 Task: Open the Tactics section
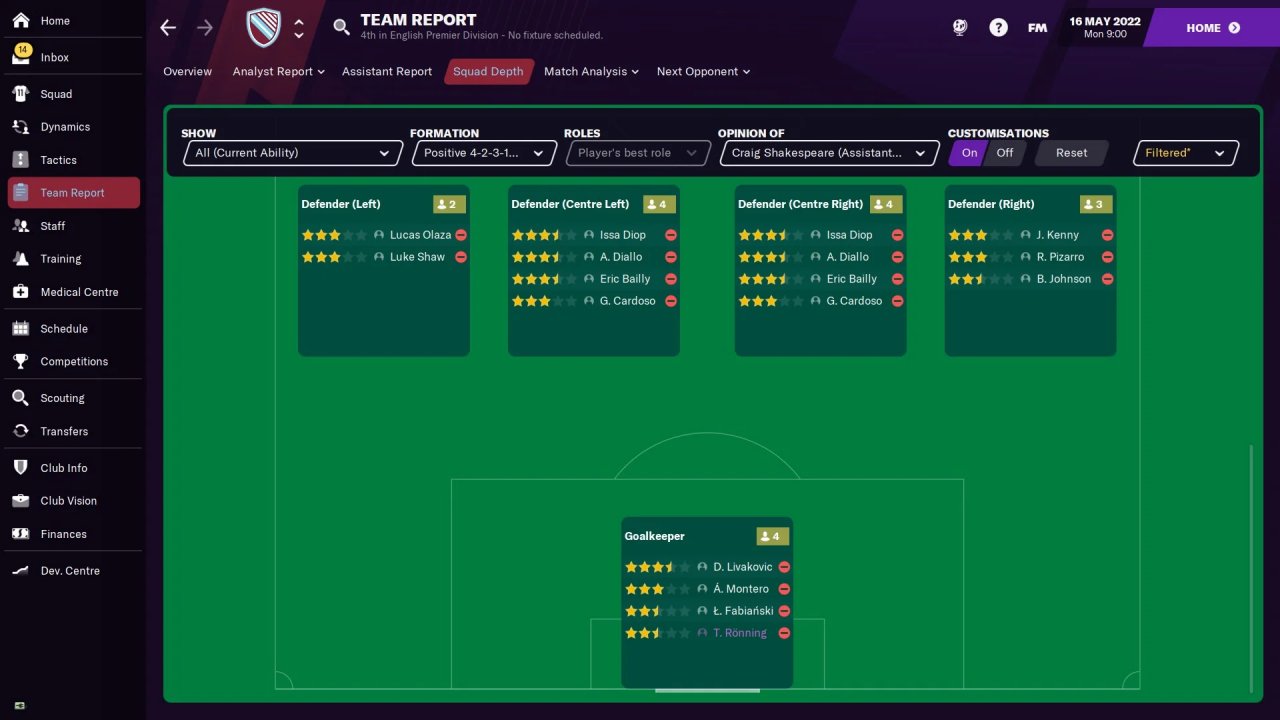(x=58, y=160)
